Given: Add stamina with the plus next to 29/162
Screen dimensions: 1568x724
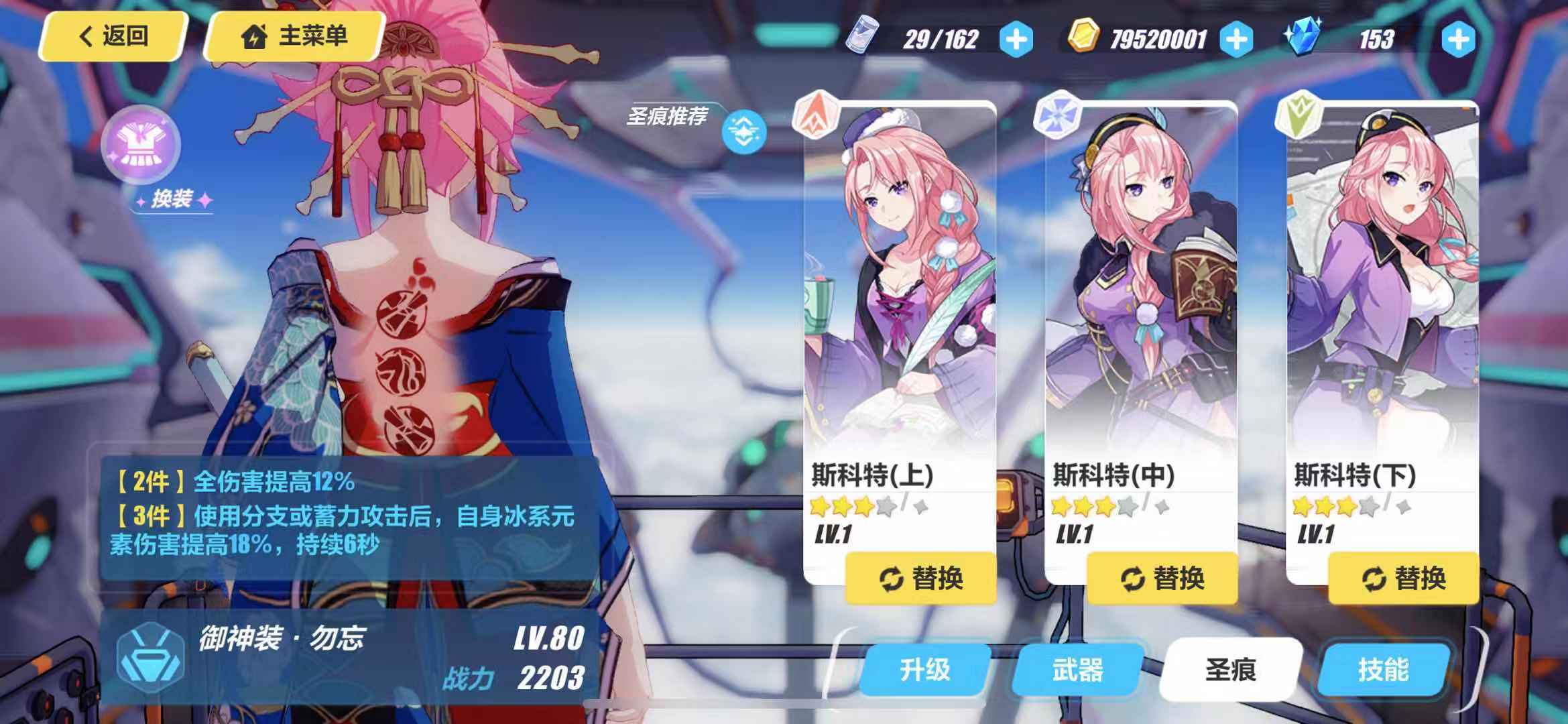Looking at the screenshot, I should pos(1019,39).
